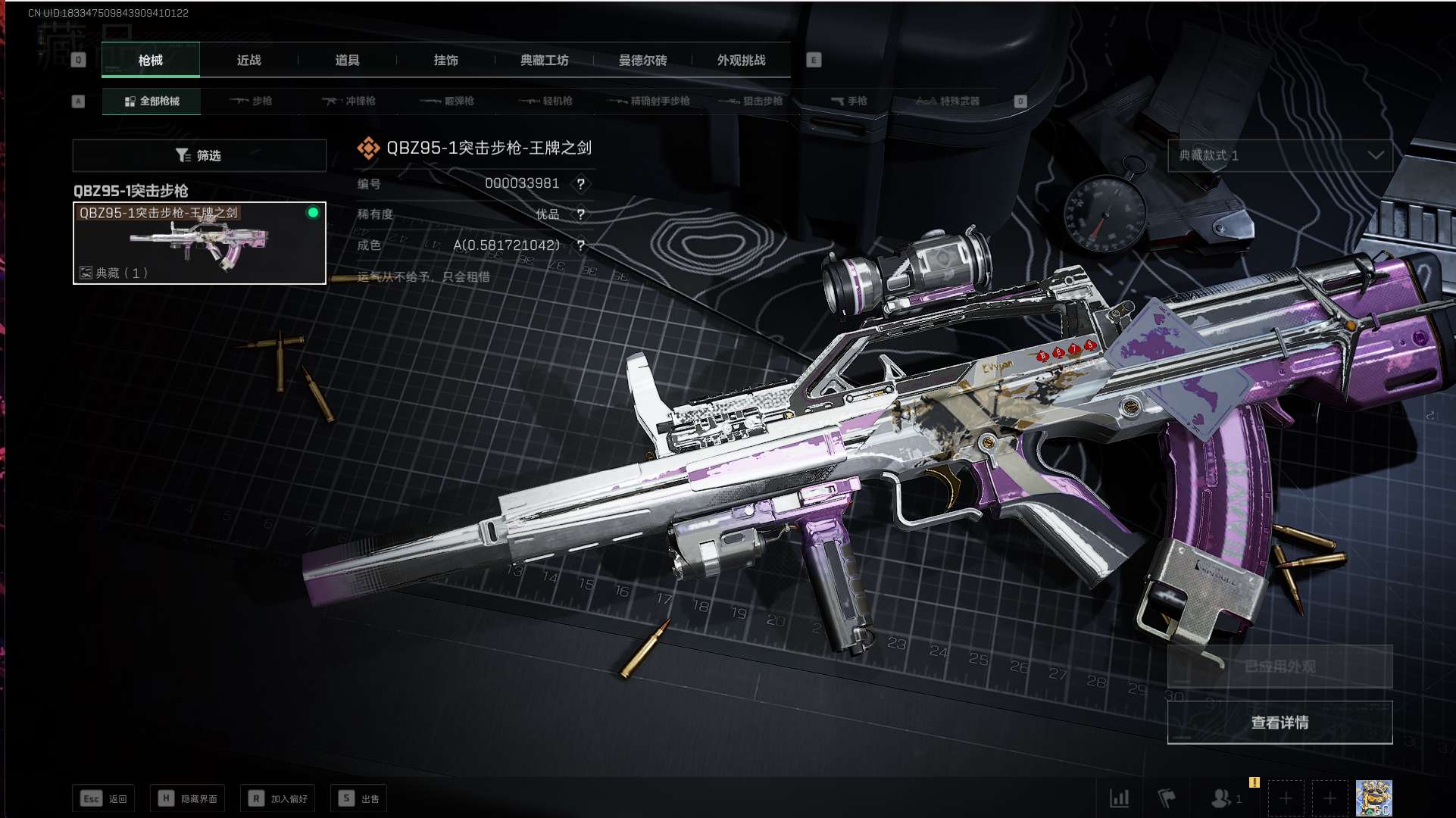Image resolution: width=1456 pixels, height=818 pixels.
Task: Open the 筛选 filter button
Action: (199, 155)
